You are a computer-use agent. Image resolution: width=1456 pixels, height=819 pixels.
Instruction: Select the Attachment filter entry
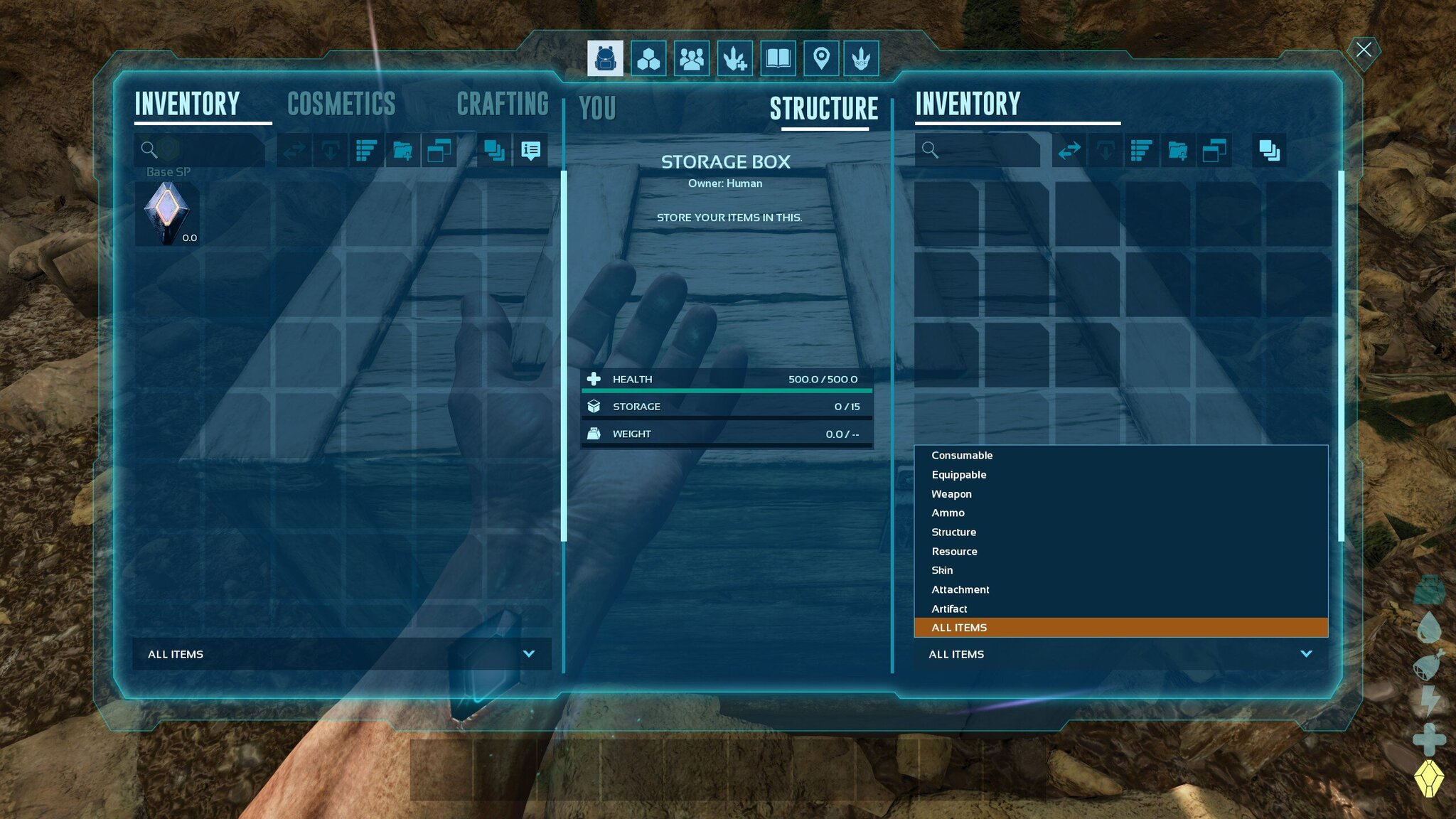(x=960, y=590)
